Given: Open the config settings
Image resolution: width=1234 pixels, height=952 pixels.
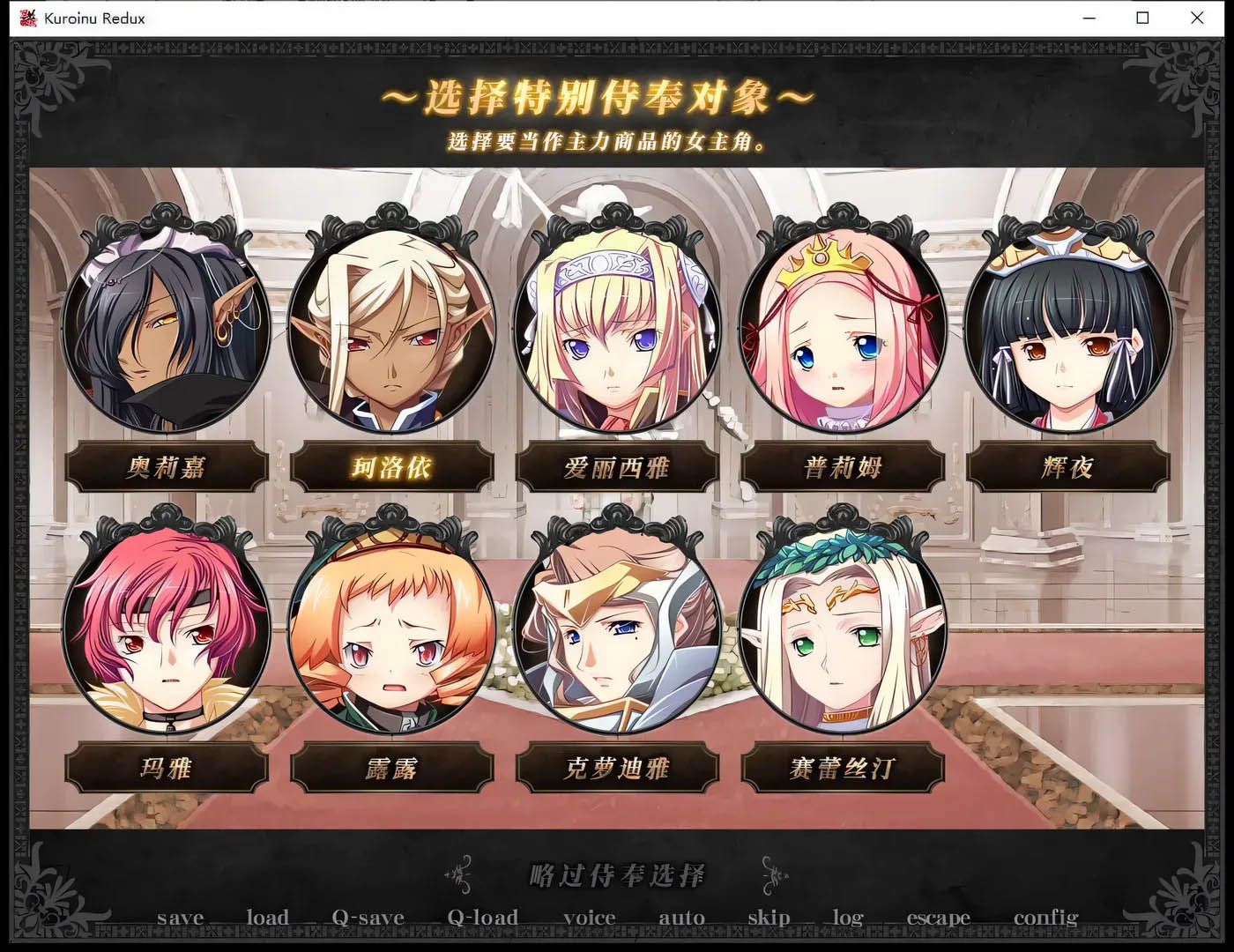Looking at the screenshot, I should (x=1046, y=918).
